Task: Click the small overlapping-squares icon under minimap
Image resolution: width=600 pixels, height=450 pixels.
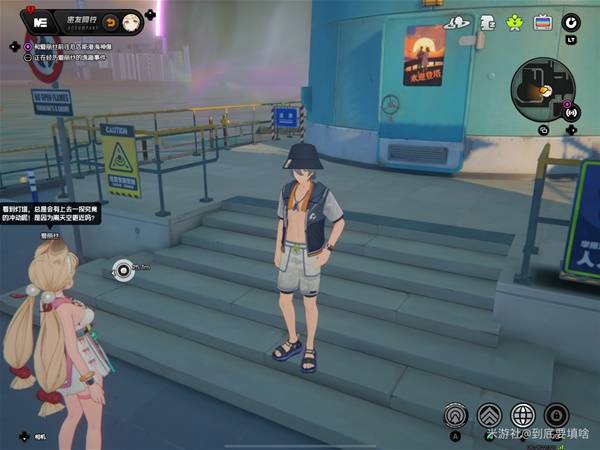Action: (543, 129)
